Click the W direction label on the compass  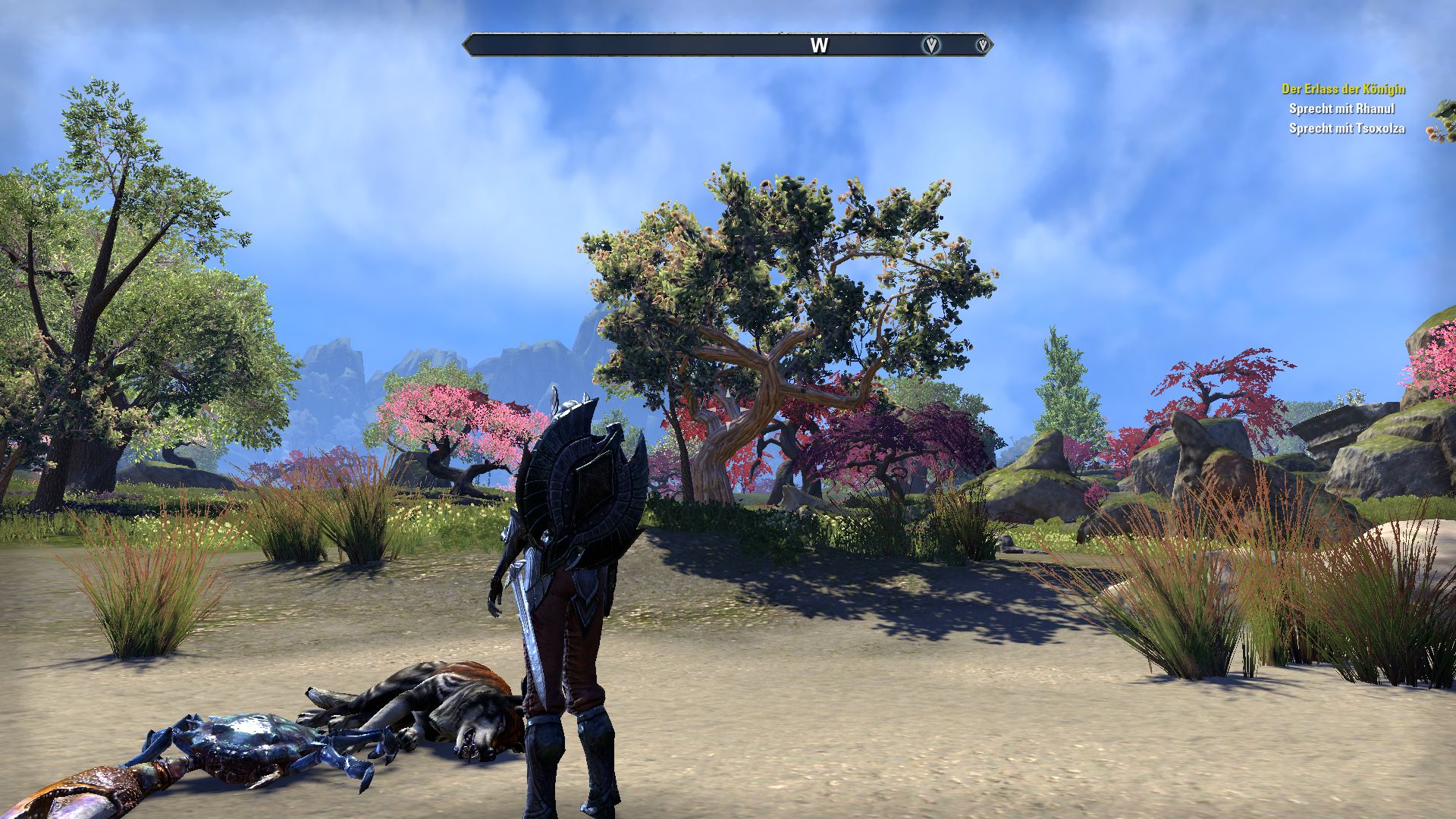point(818,45)
